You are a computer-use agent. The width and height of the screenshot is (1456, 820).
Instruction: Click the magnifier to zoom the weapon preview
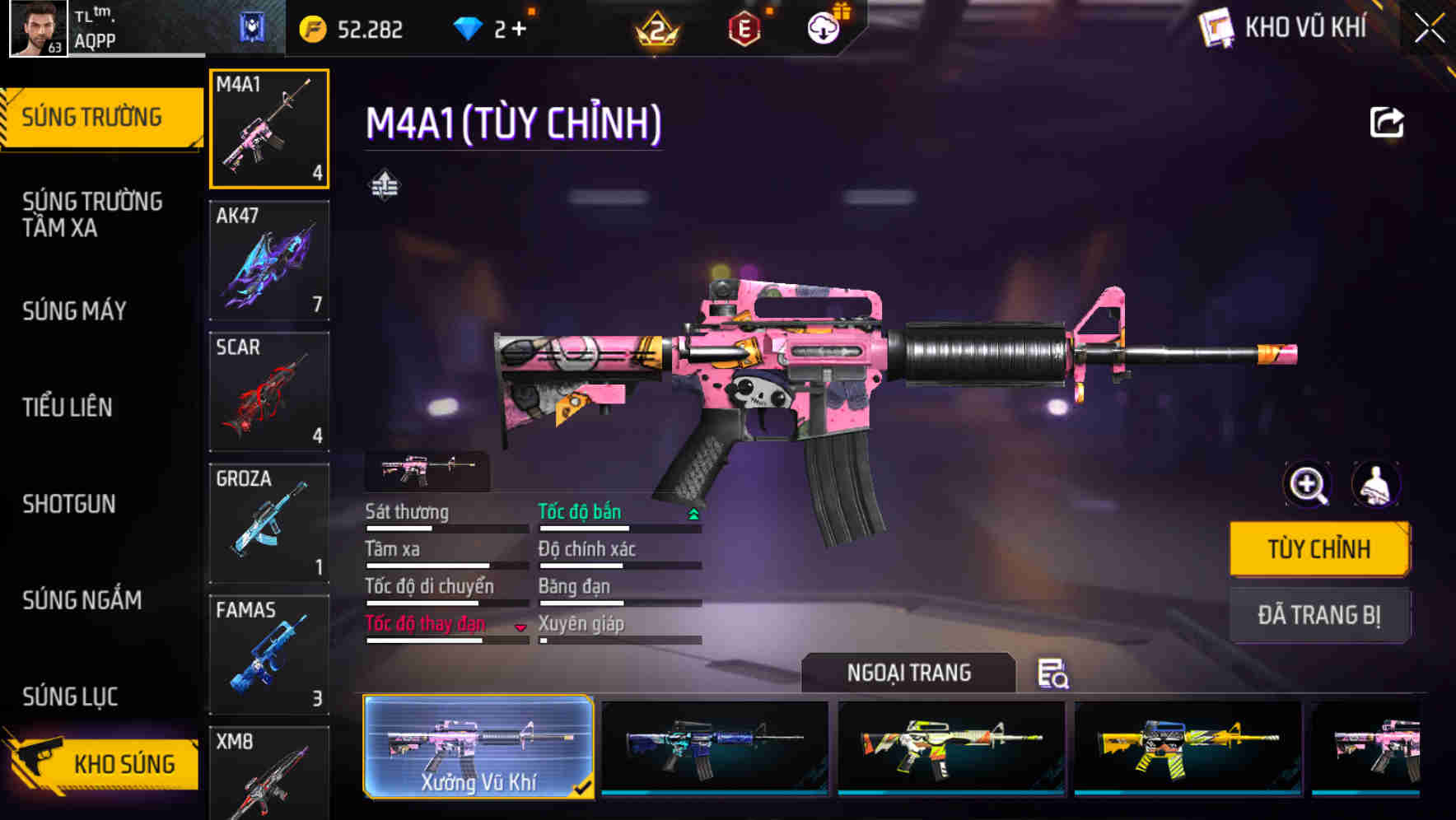coord(1308,485)
